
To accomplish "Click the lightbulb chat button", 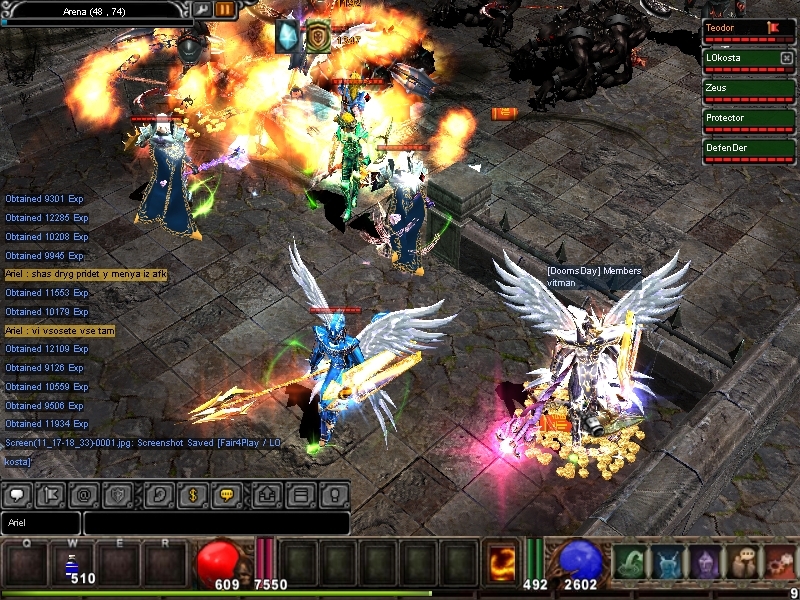I will pos(334,494).
